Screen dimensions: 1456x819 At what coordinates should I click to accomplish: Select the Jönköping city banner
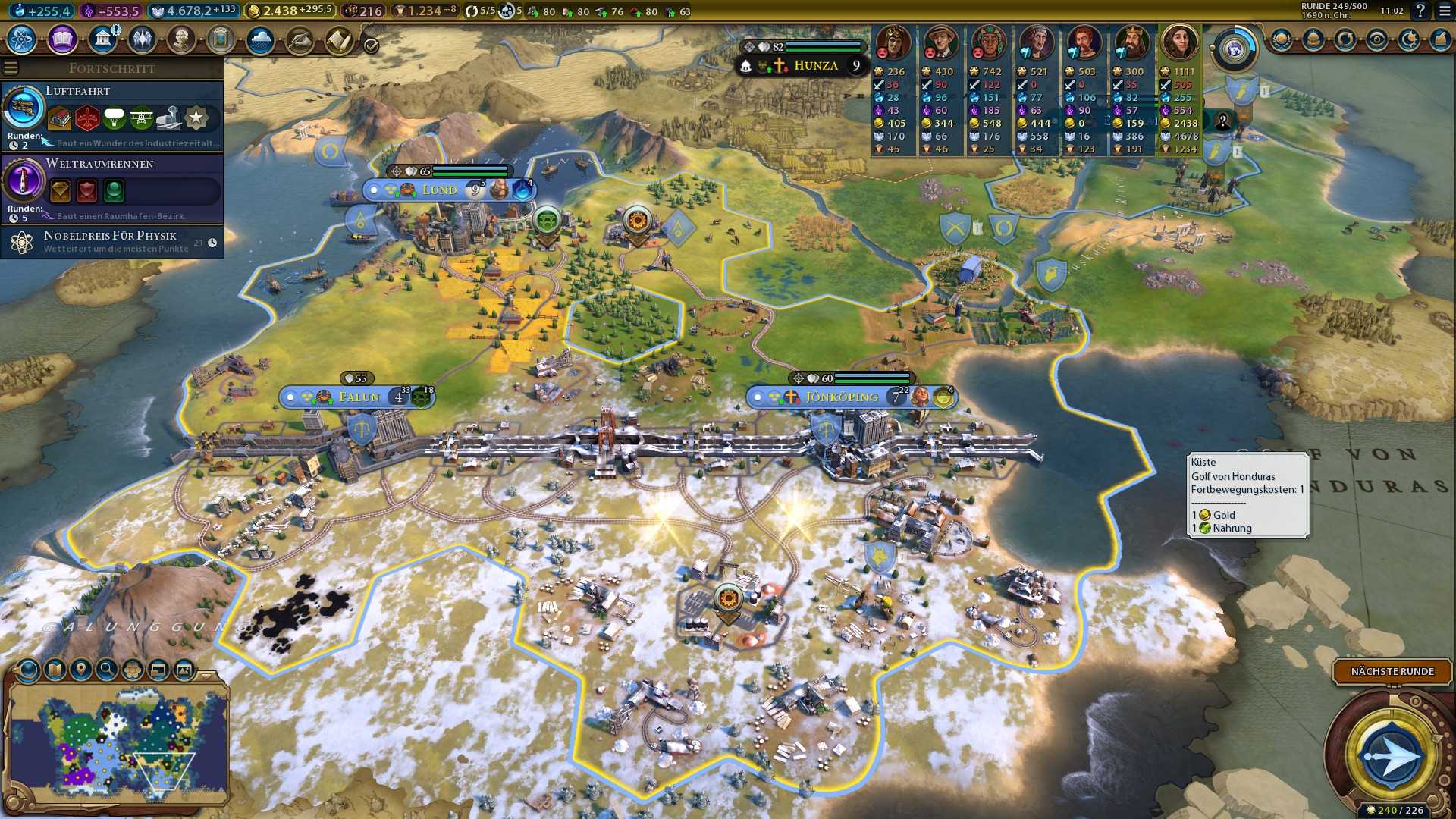tap(842, 397)
